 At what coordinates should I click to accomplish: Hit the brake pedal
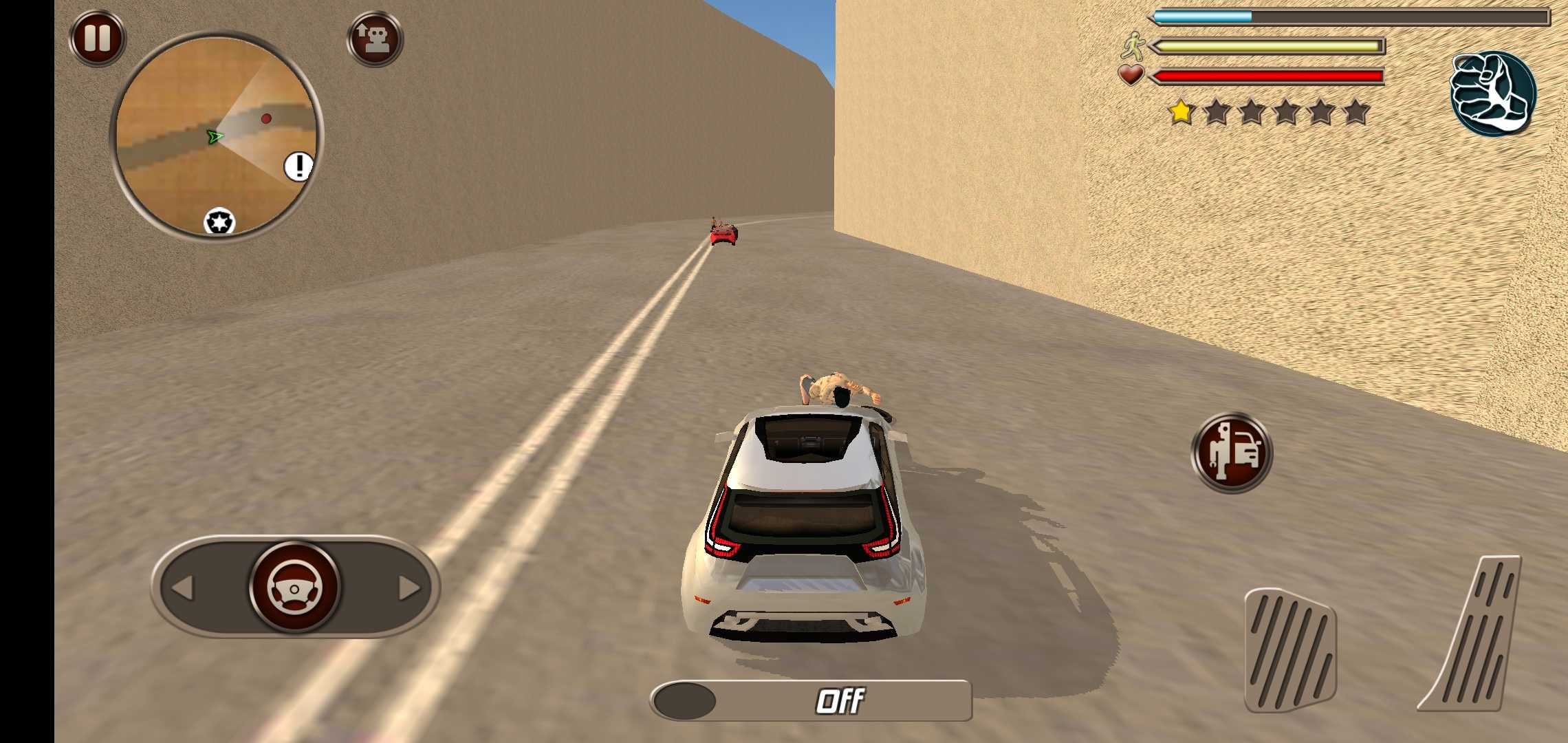click(1290, 650)
